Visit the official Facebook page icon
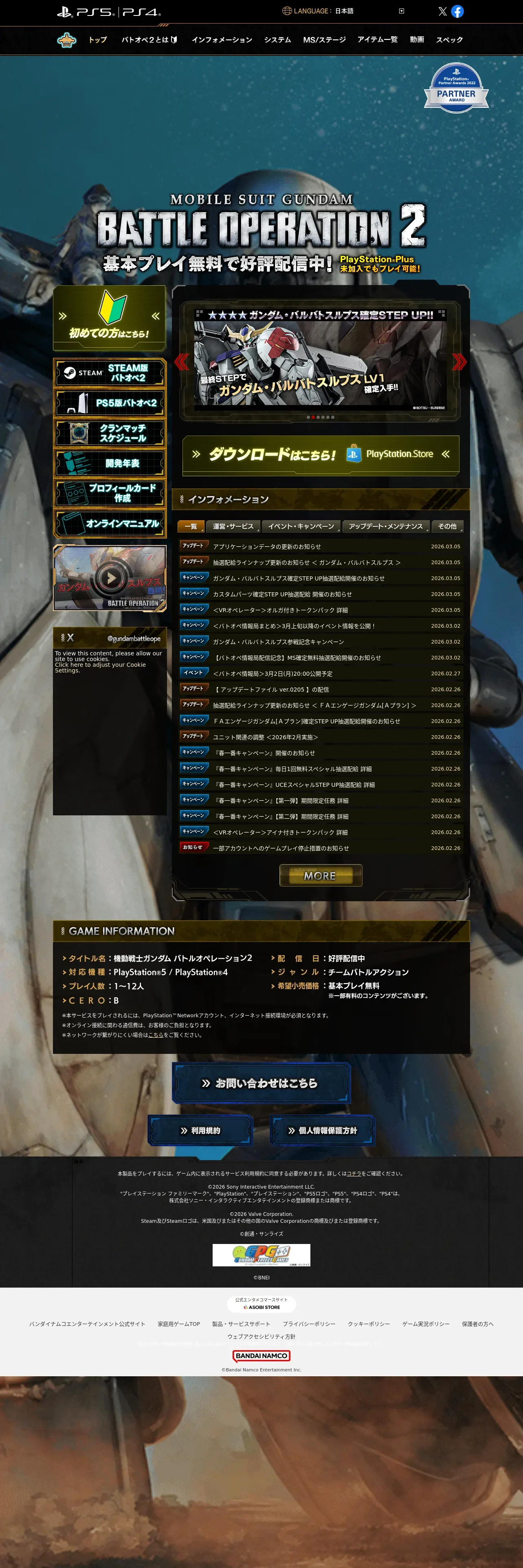523x1568 pixels. click(x=457, y=11)
